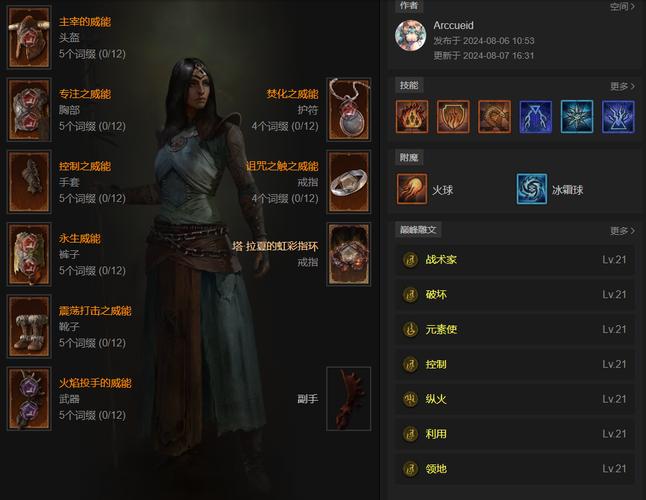This screenshot has height=500, width=646.
Task: Open author Arccueid's 空间 page
Action: pos(621,6)
